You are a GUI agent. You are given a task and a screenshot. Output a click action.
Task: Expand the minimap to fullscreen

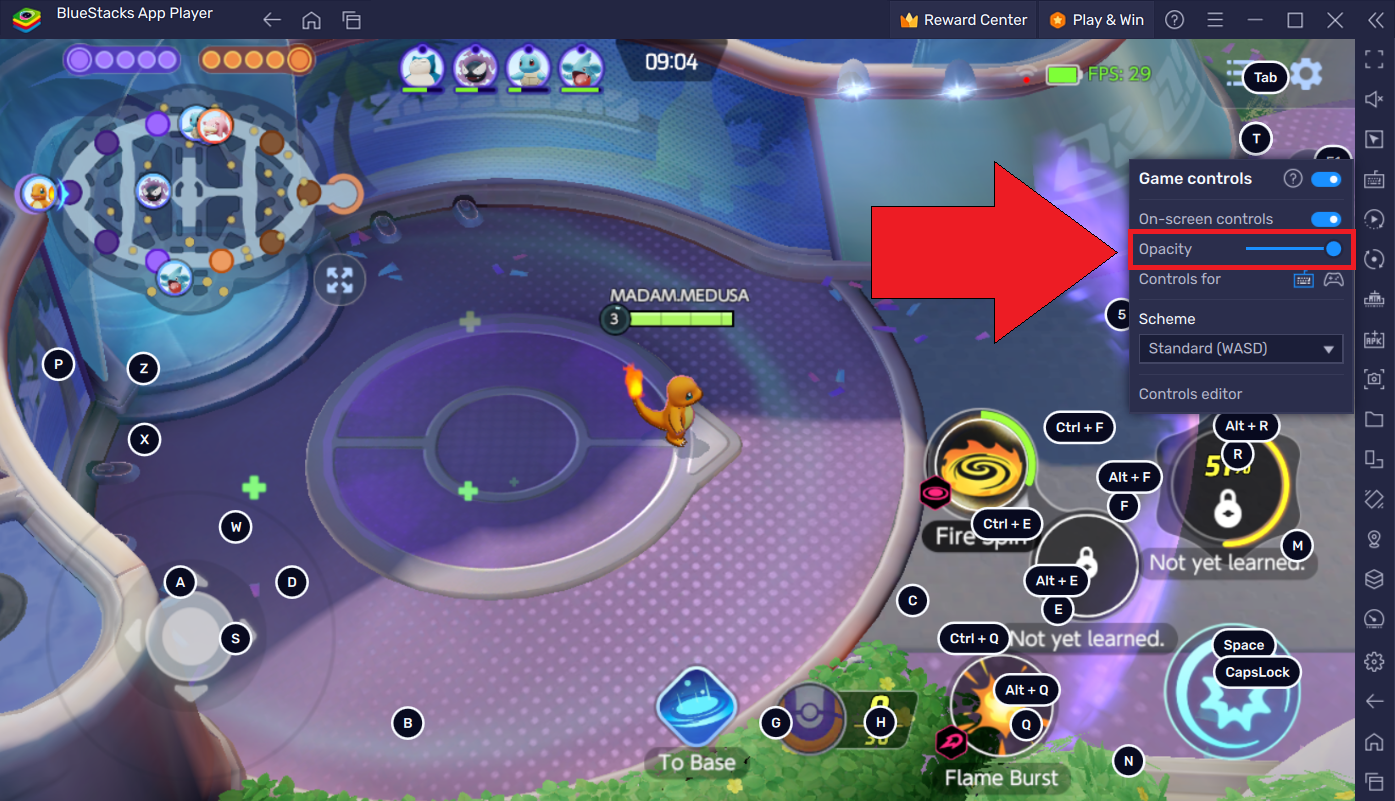339,280
